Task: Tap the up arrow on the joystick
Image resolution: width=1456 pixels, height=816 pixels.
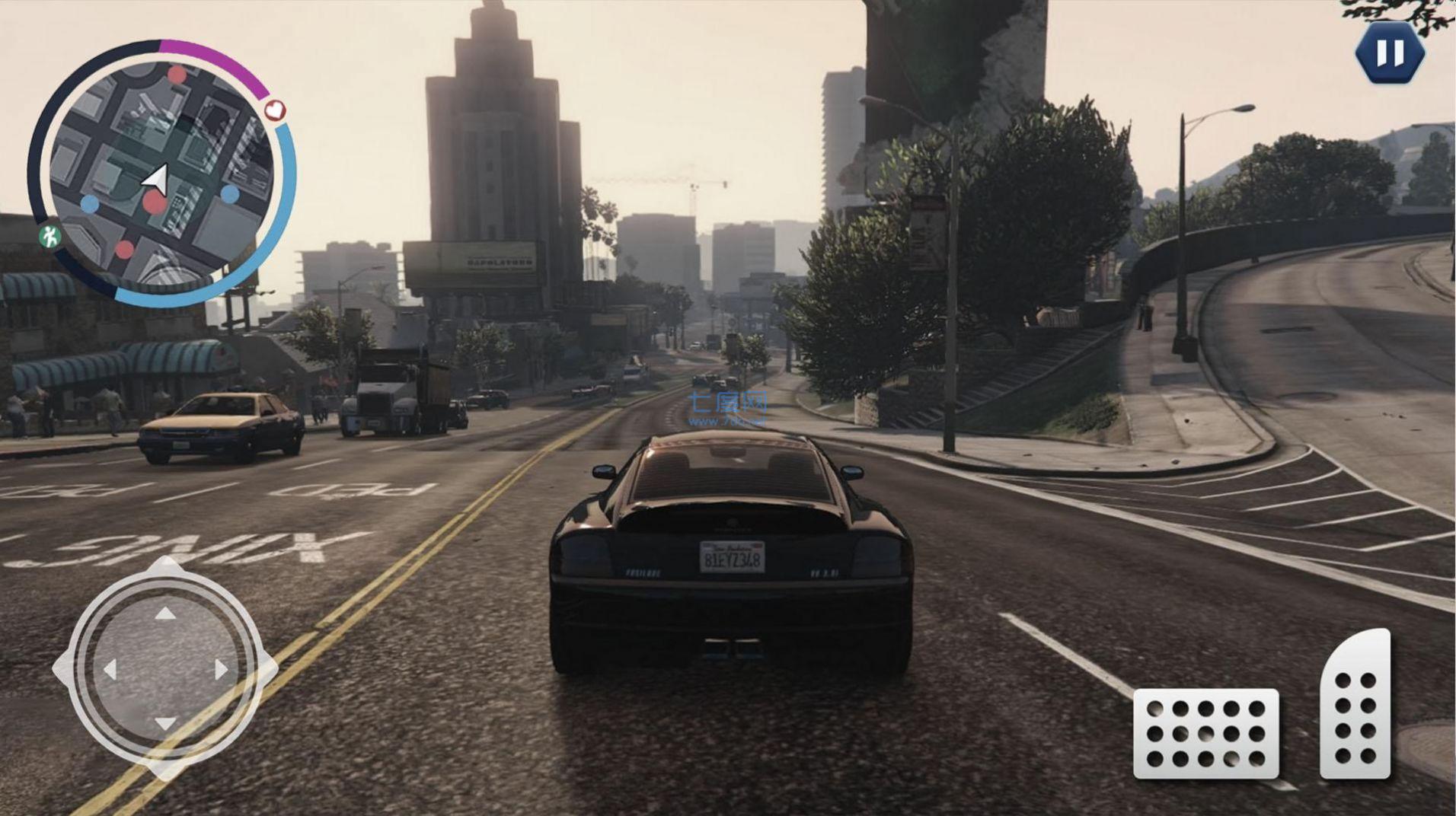Action: [x=165, y=614]
